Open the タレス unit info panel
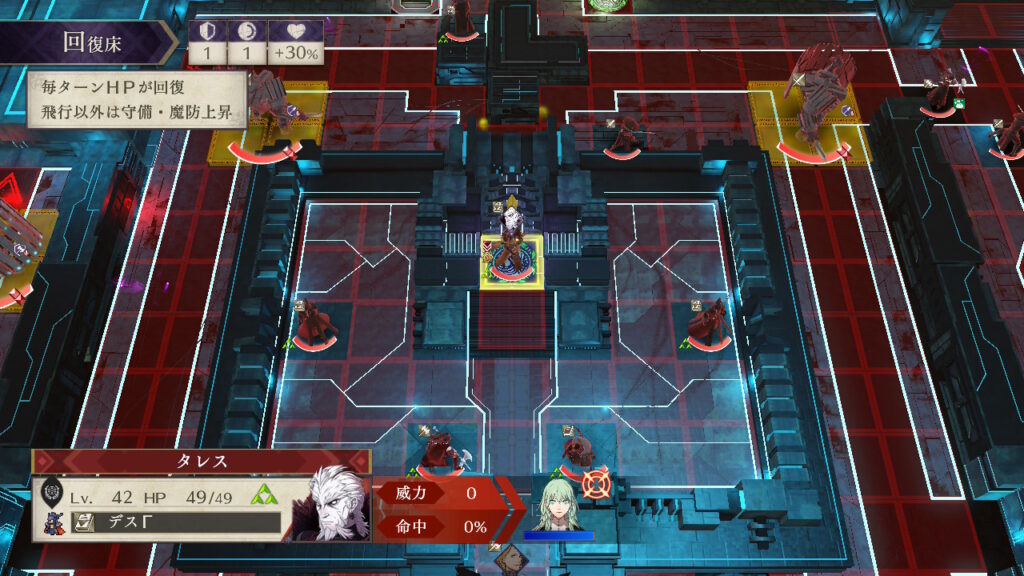Image resolution: width=1024 pixels, height=576 pixels. click(201, 462)
